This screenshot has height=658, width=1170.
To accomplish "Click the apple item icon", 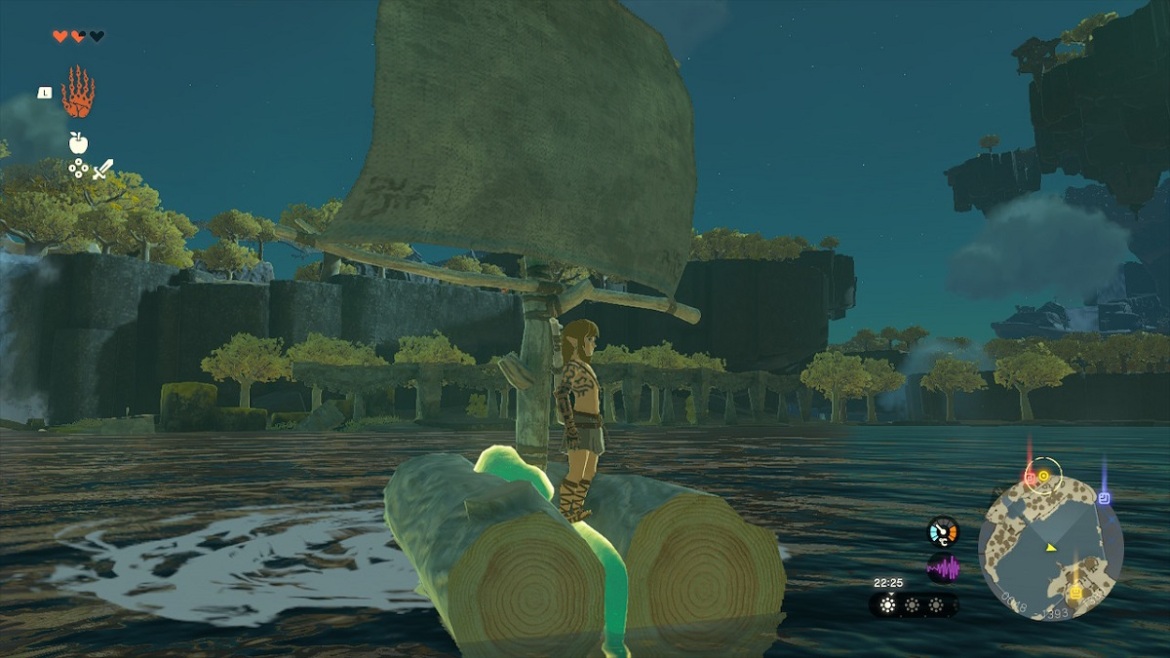I will click(x=78, y=143).
